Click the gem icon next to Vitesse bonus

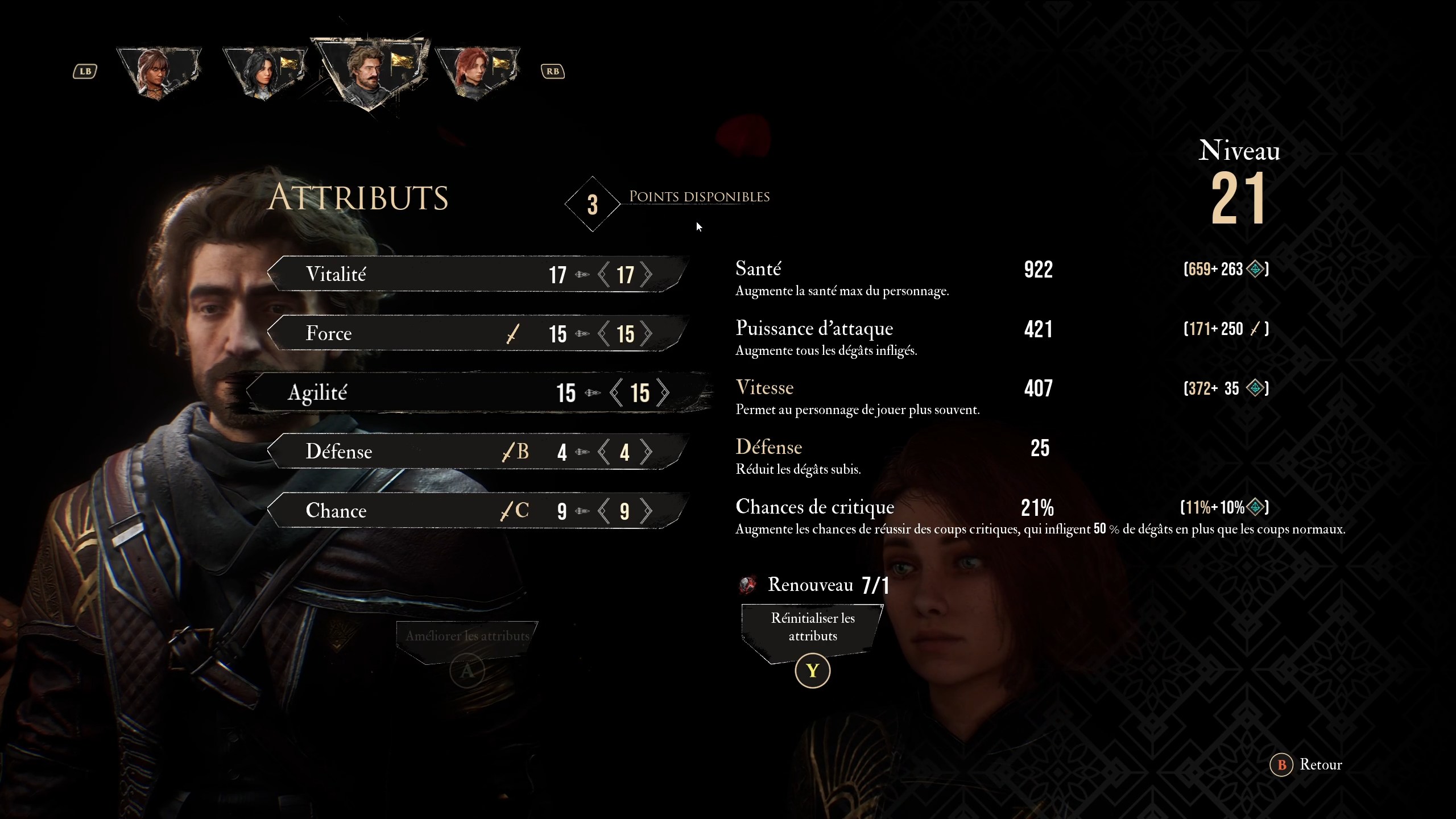pyautogui.click(x=1255, y=388)
